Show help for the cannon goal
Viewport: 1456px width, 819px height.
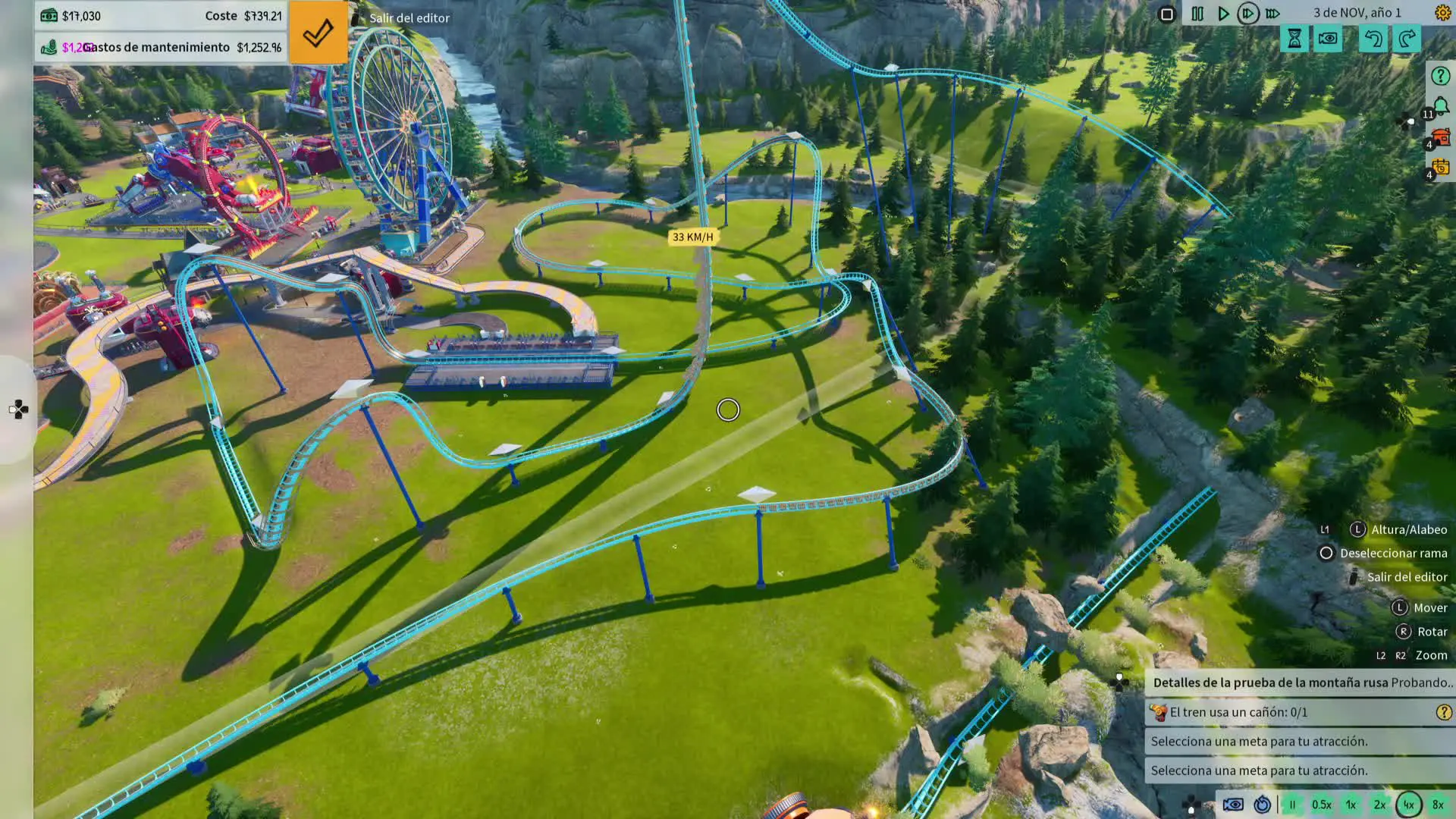[1443, 712]
